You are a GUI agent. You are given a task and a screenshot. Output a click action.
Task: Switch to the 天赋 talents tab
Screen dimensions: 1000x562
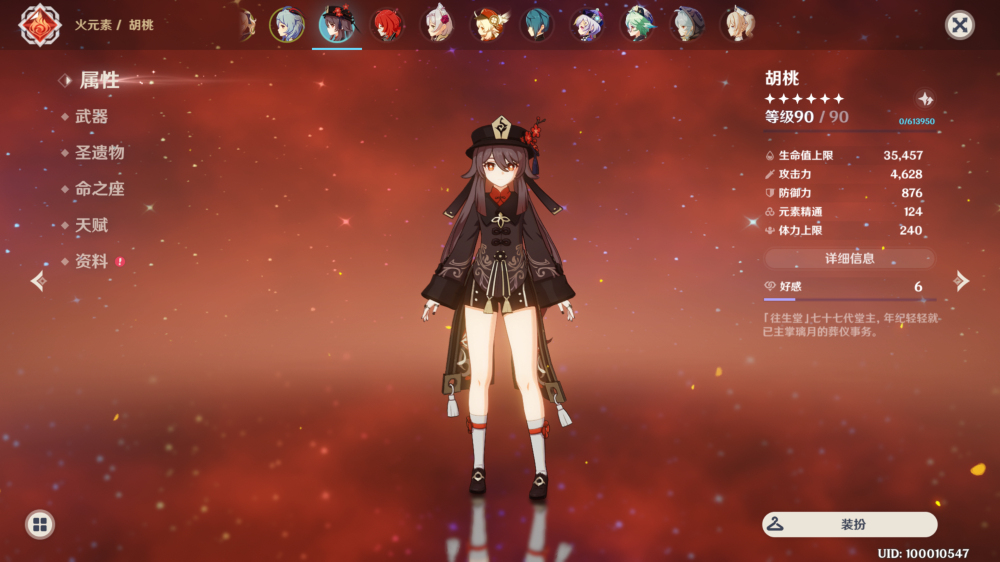pyautogui.click(x=91, y=225)
